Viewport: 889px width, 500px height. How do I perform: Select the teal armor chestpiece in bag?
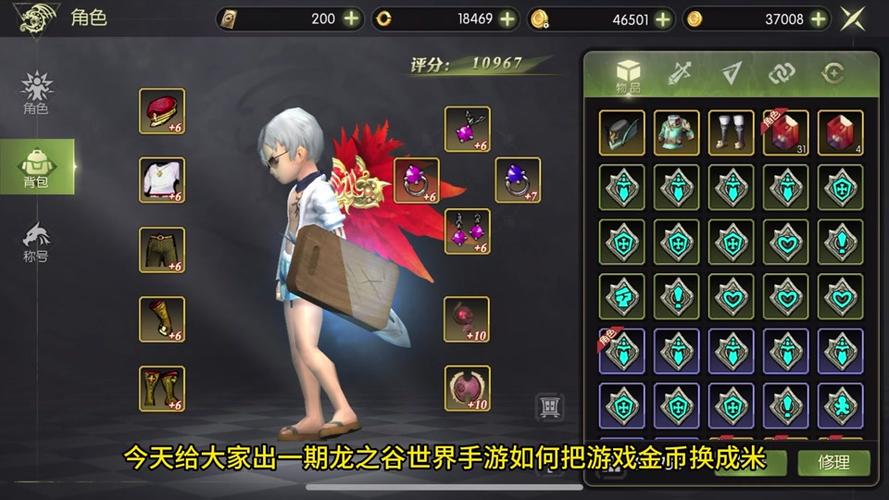tap(676, 132)
